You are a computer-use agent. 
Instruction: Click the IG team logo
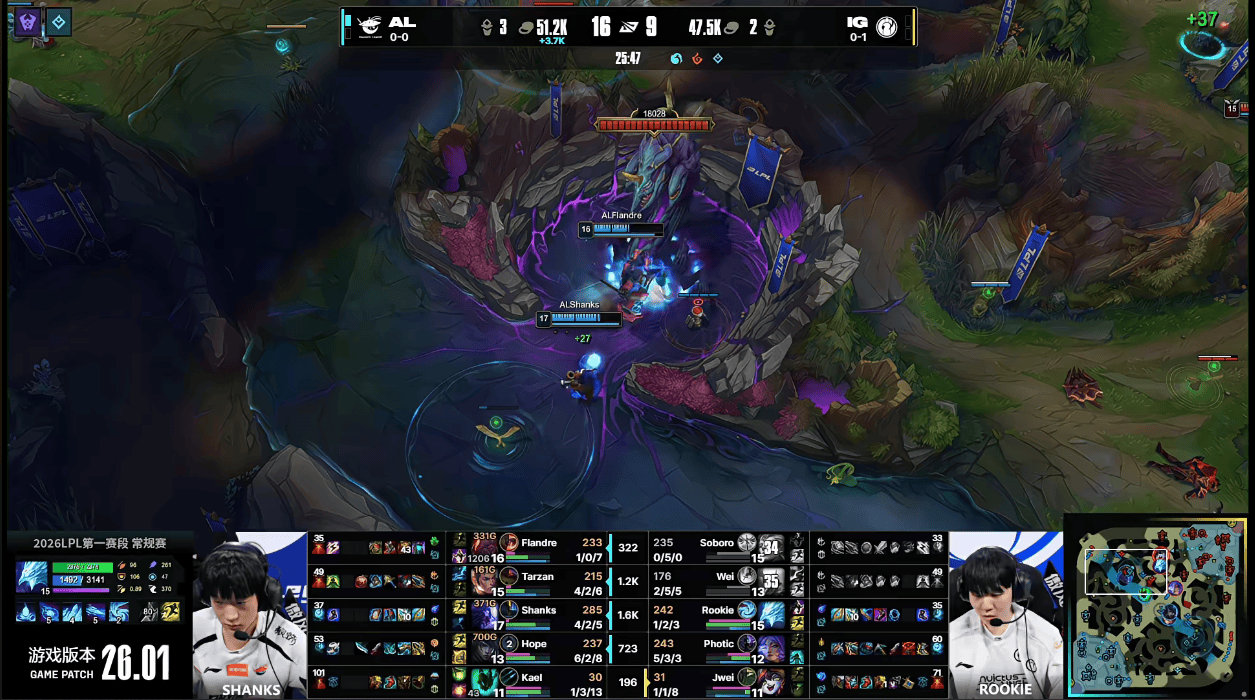(886, 26)
